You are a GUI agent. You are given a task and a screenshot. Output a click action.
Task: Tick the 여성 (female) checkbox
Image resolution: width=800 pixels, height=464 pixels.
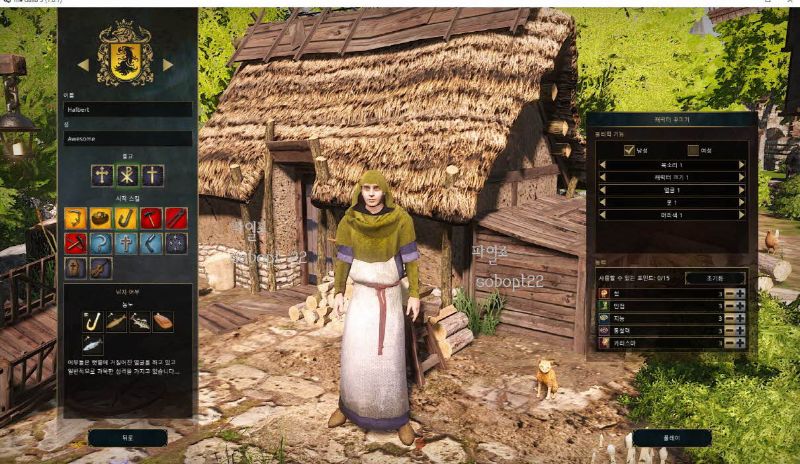[692, 150]
